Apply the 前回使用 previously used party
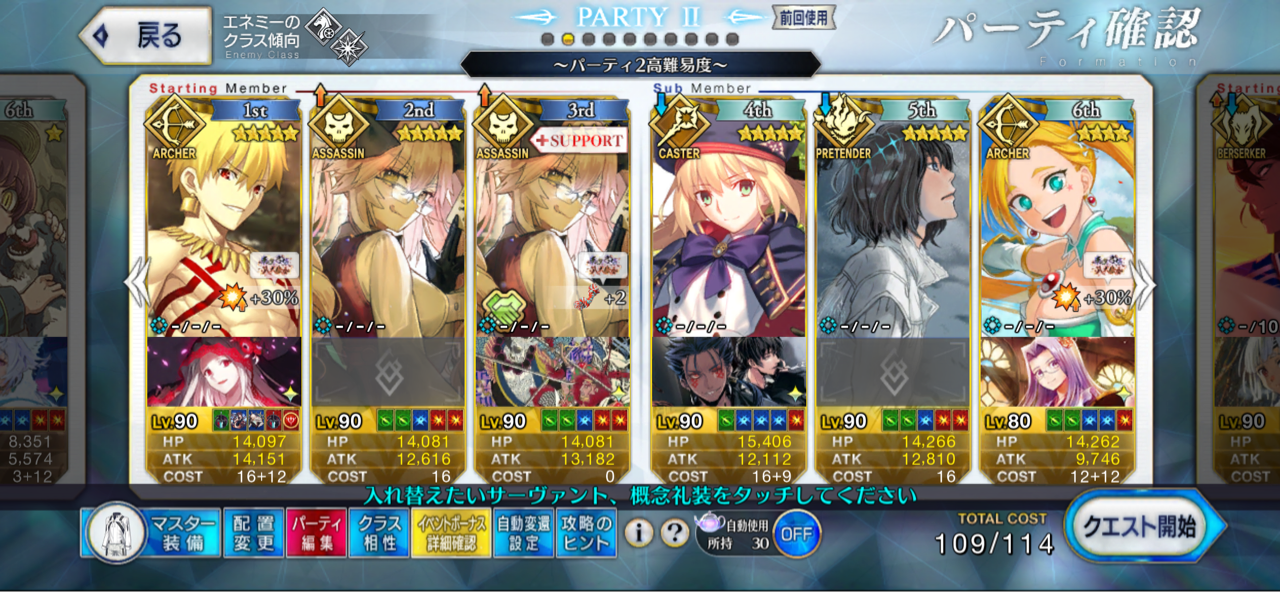This screenshot has height=592, width=1280. [x=803, y=18]
